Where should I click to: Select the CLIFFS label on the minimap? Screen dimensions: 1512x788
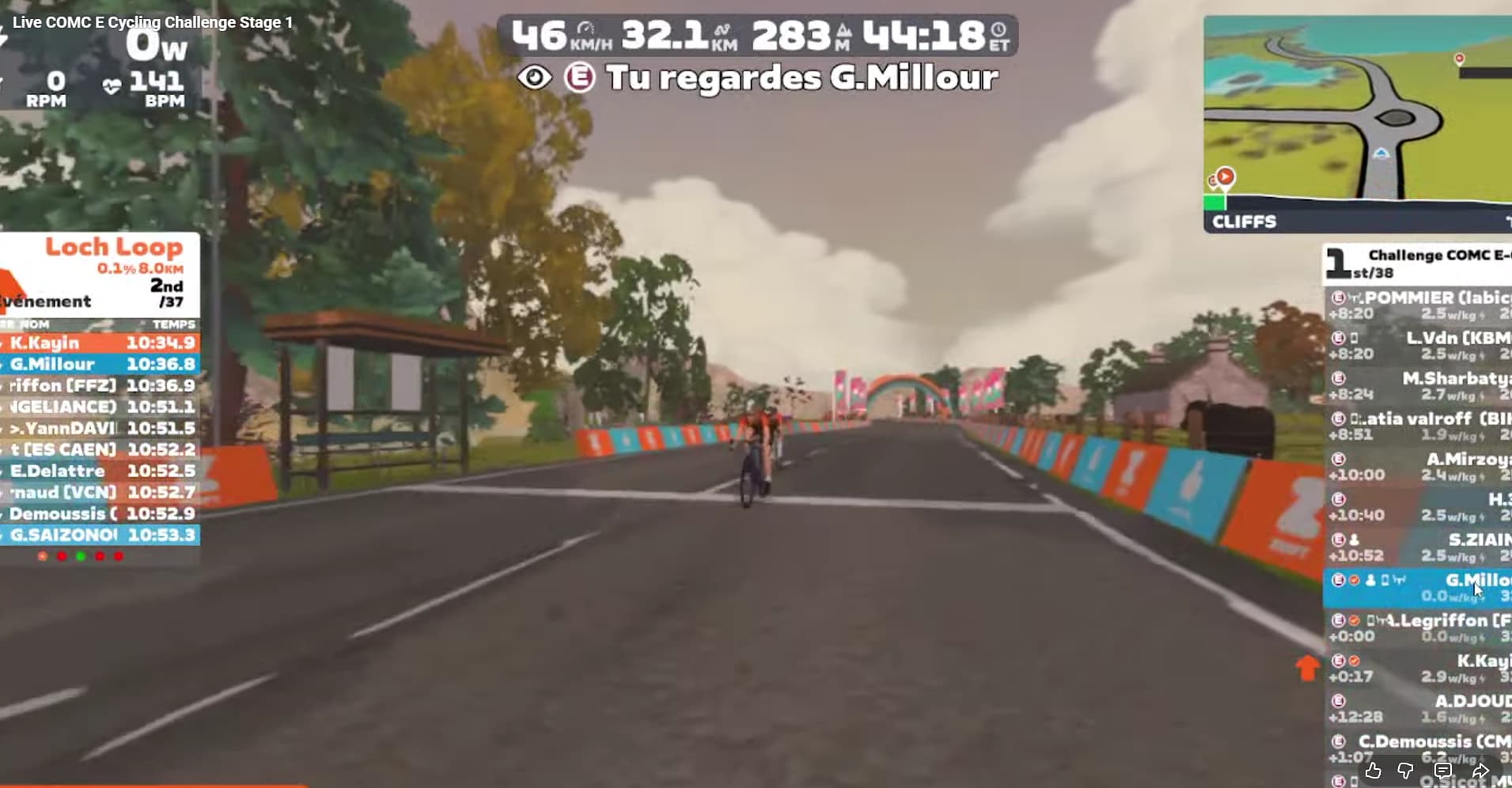(x=1244, y=222)
